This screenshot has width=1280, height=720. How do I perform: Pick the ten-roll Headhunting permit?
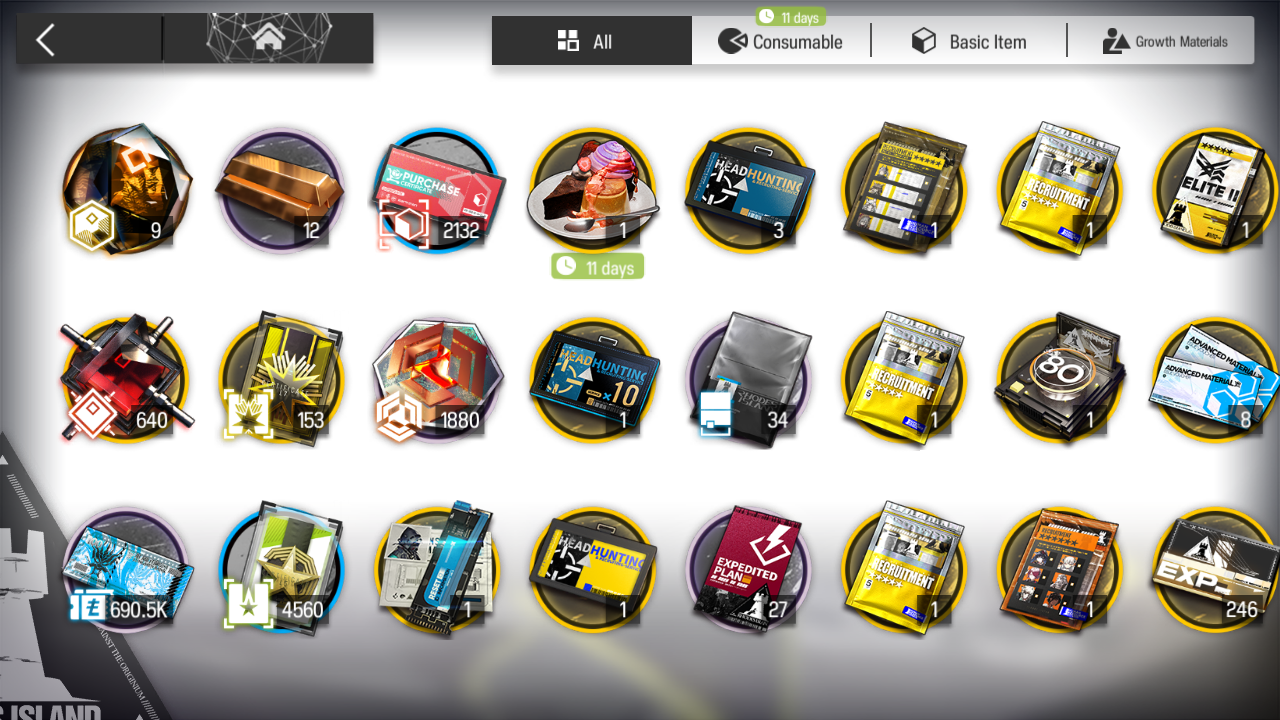595,380
